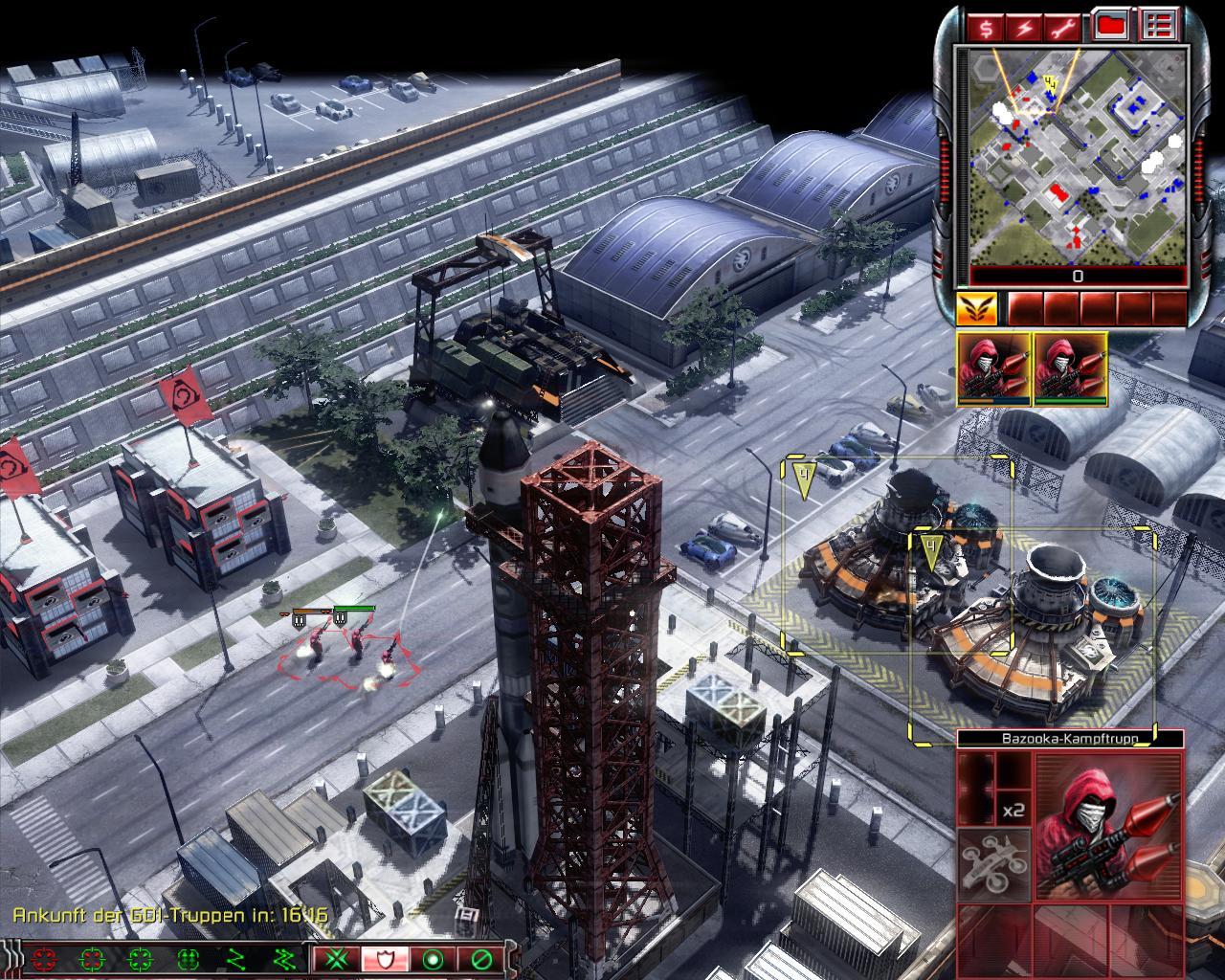The image size is (1225, 980).
Task: Switch to the list view tab
Action: pyautogui.click(x=1161, y=26)
